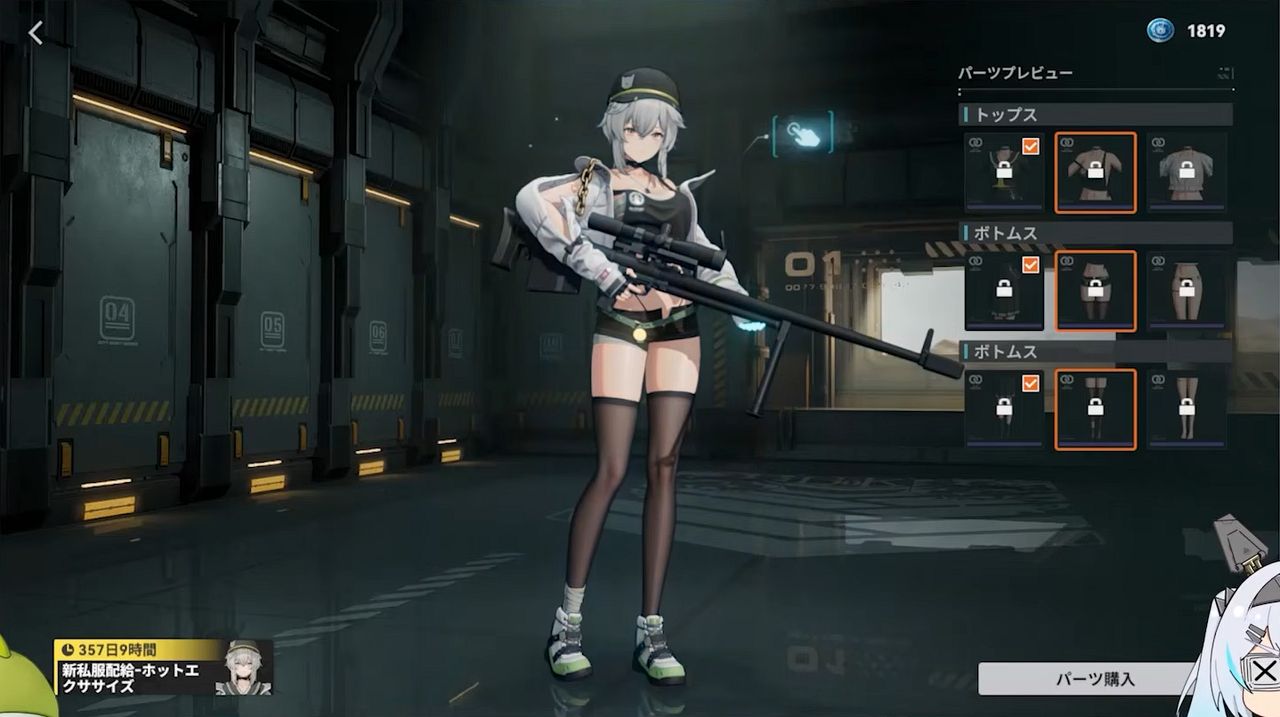
Task: Choose the highlighted black stockings part
Action: tap(1095, 409)
